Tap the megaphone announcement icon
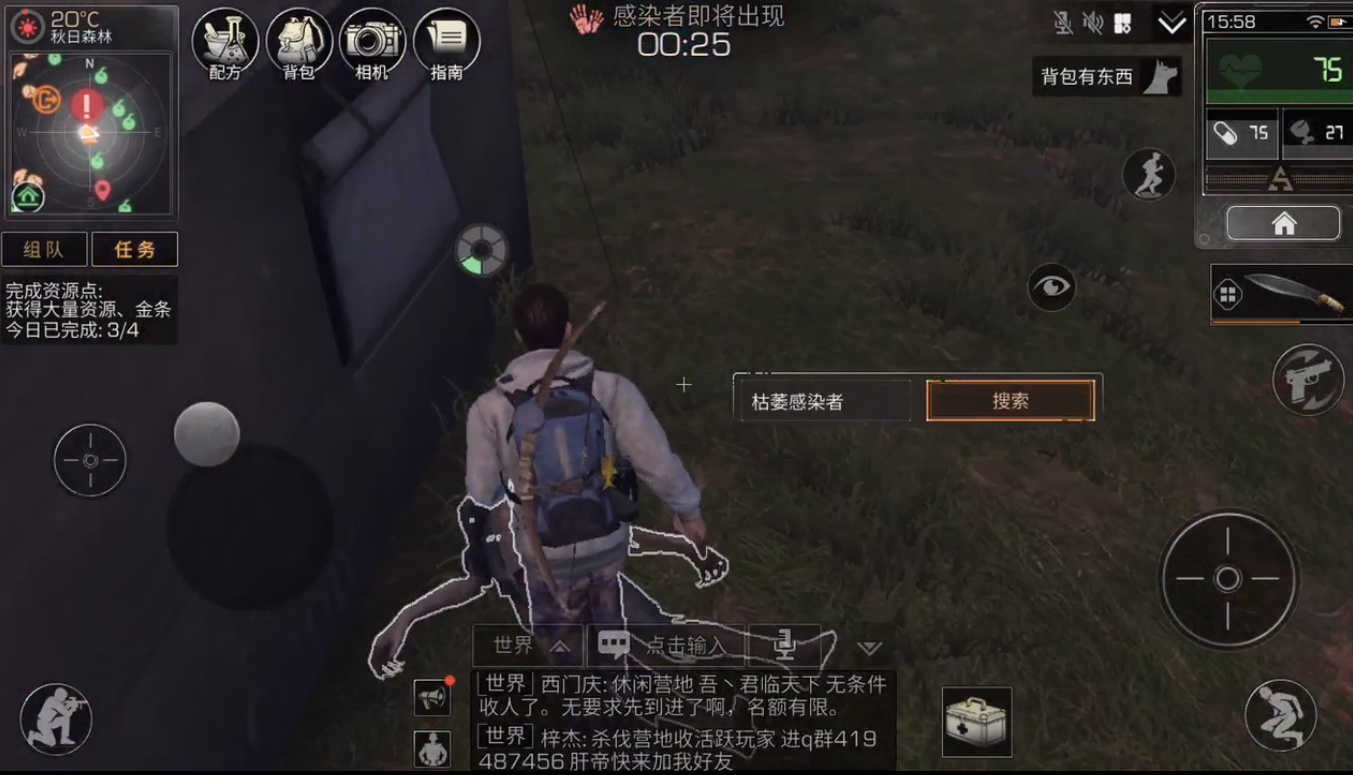This screenshot has width=1353, height=775. pyautogui.click(x=430, y=698)
